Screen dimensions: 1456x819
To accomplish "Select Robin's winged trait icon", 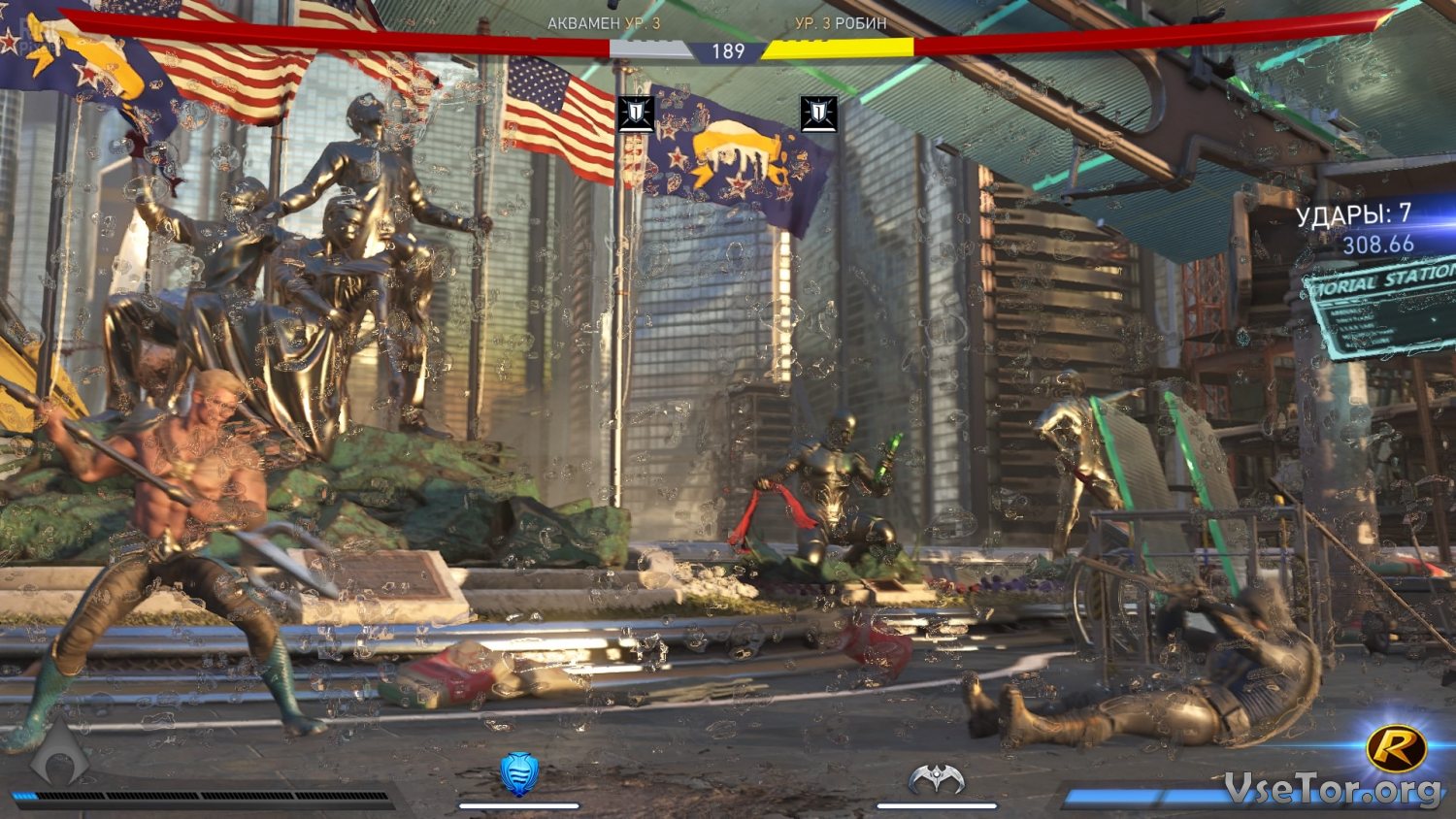I will click(937, 778).
